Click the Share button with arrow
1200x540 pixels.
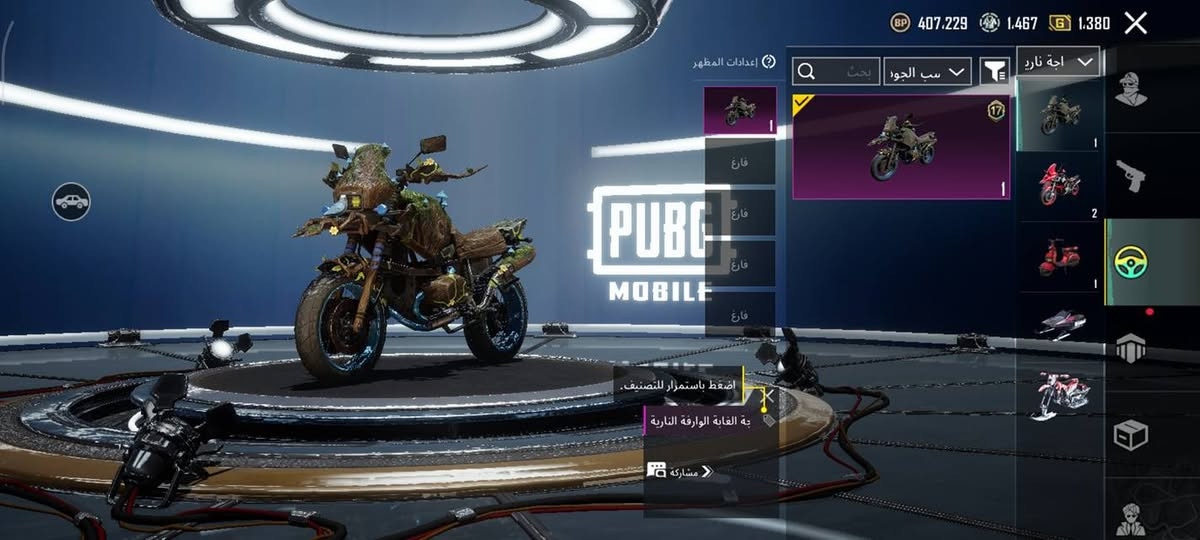tap(684, 471)
